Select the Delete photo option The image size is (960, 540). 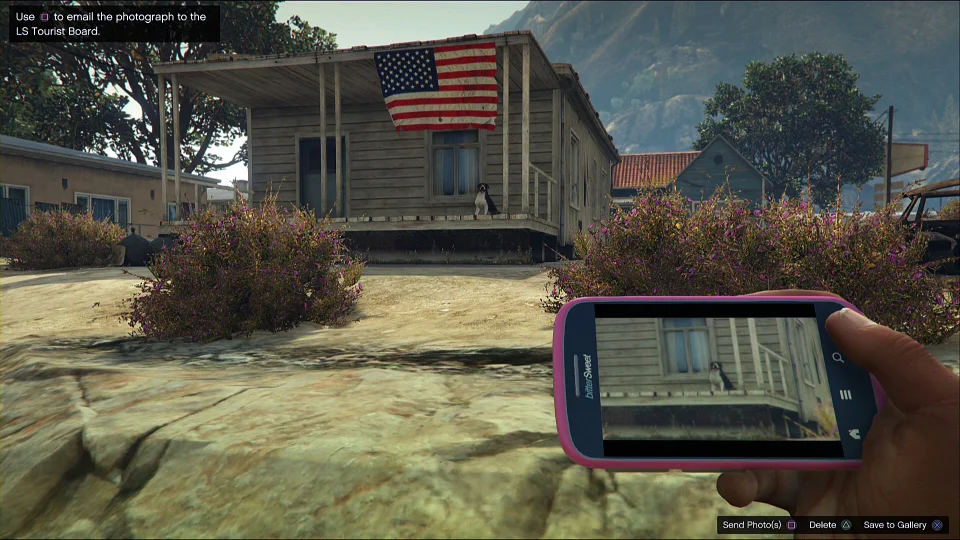tap(829, 525)
